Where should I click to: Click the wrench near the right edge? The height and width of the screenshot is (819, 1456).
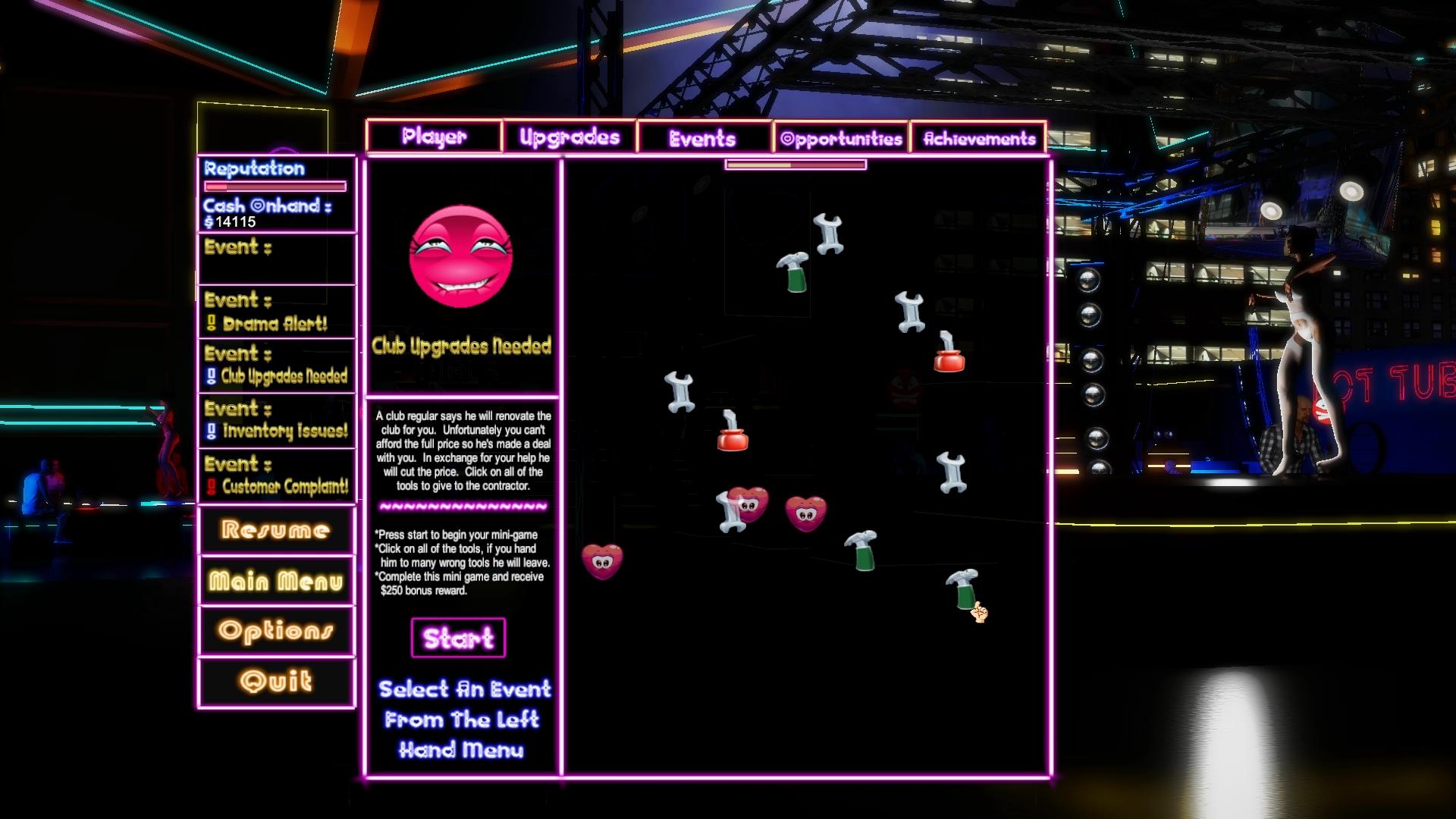pyautogui.click(x=950, y=470)
